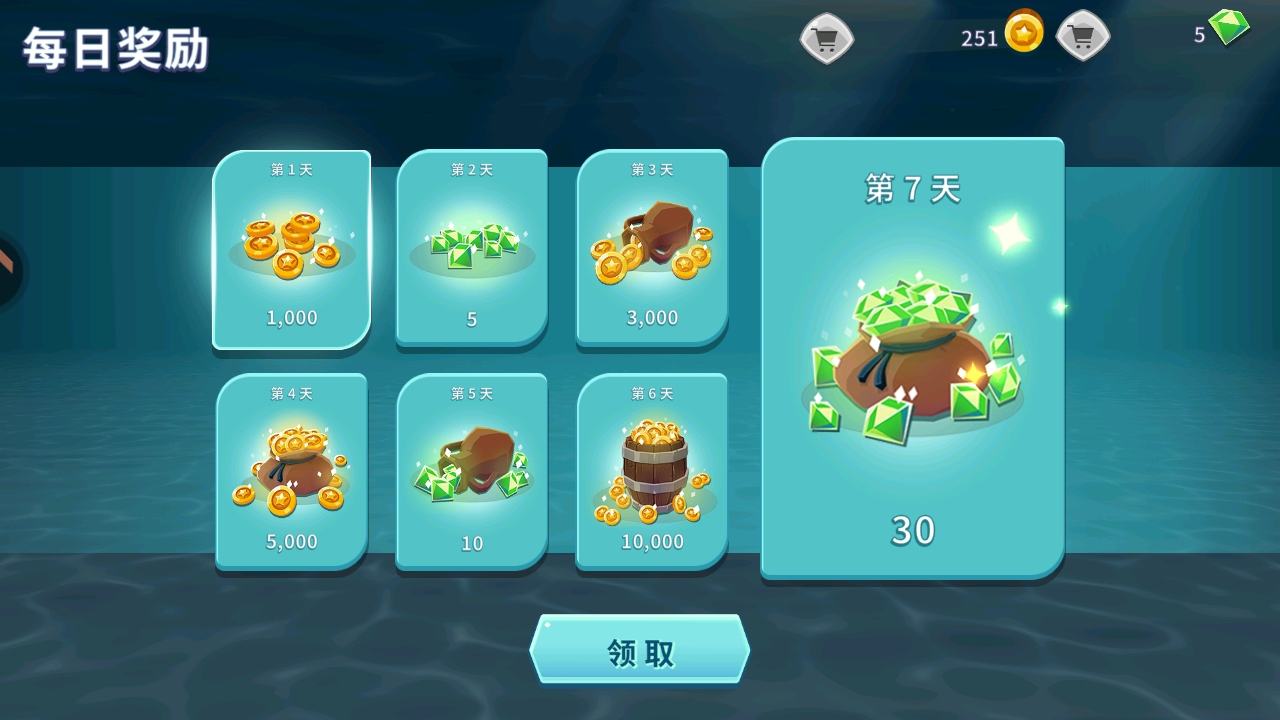Image resolution: width=1280 pixels, height=720 pixels.
Task: Choose the 第6天 10,000 coins barrel card
Action: [652, 471]
